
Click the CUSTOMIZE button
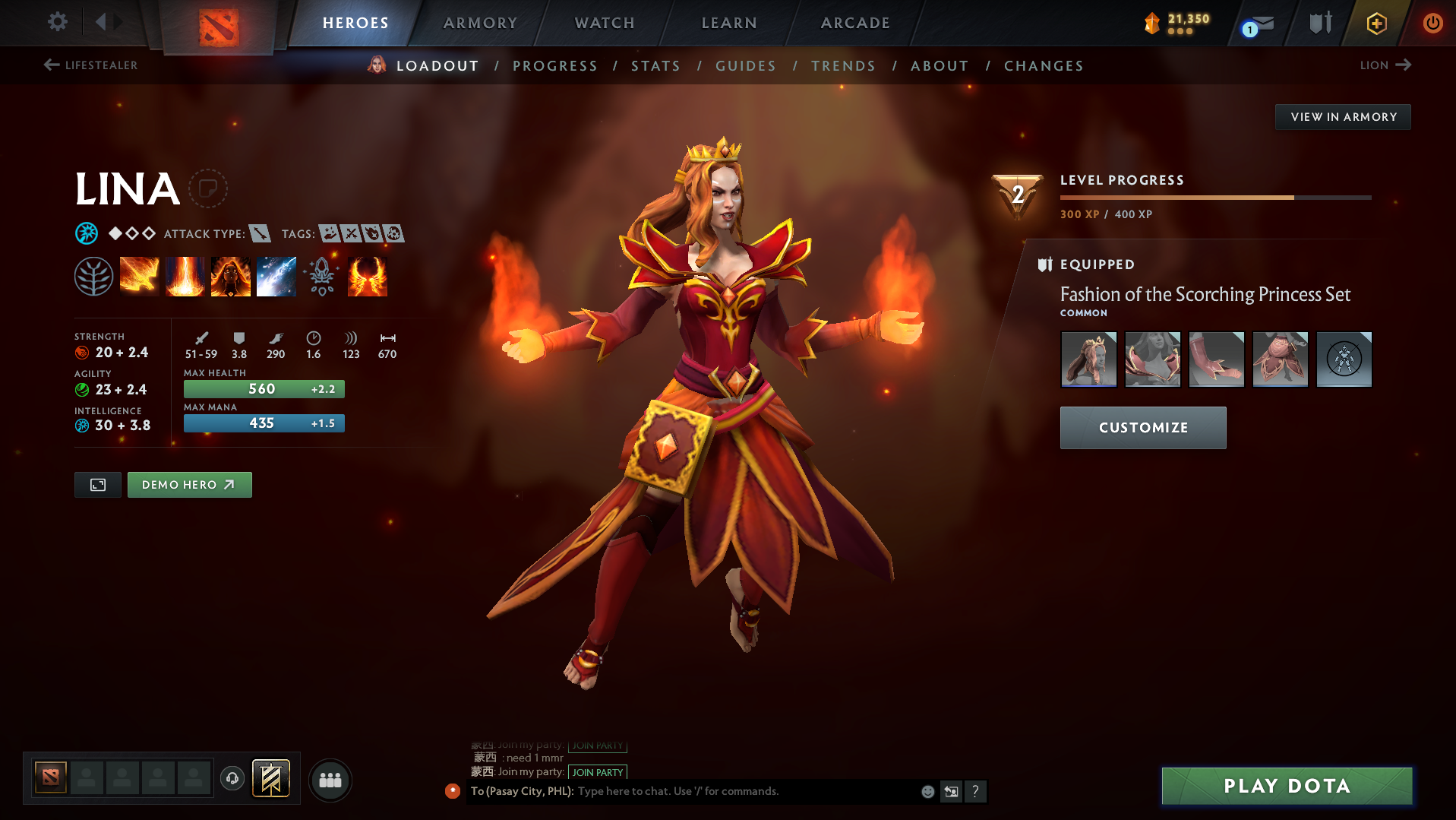click(x=1142, y=427)
